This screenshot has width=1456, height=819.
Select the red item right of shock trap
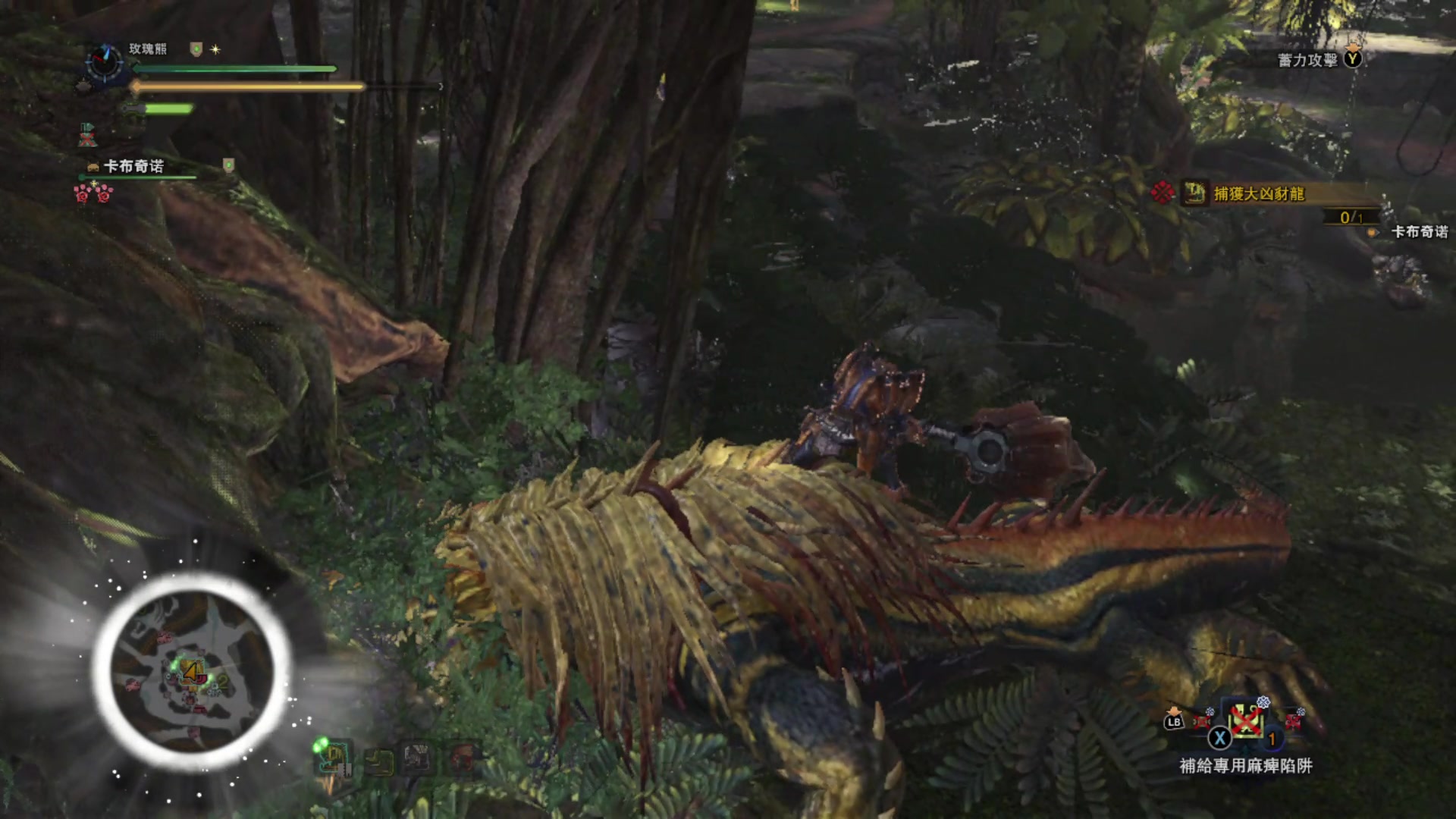tap(1293, 720)
